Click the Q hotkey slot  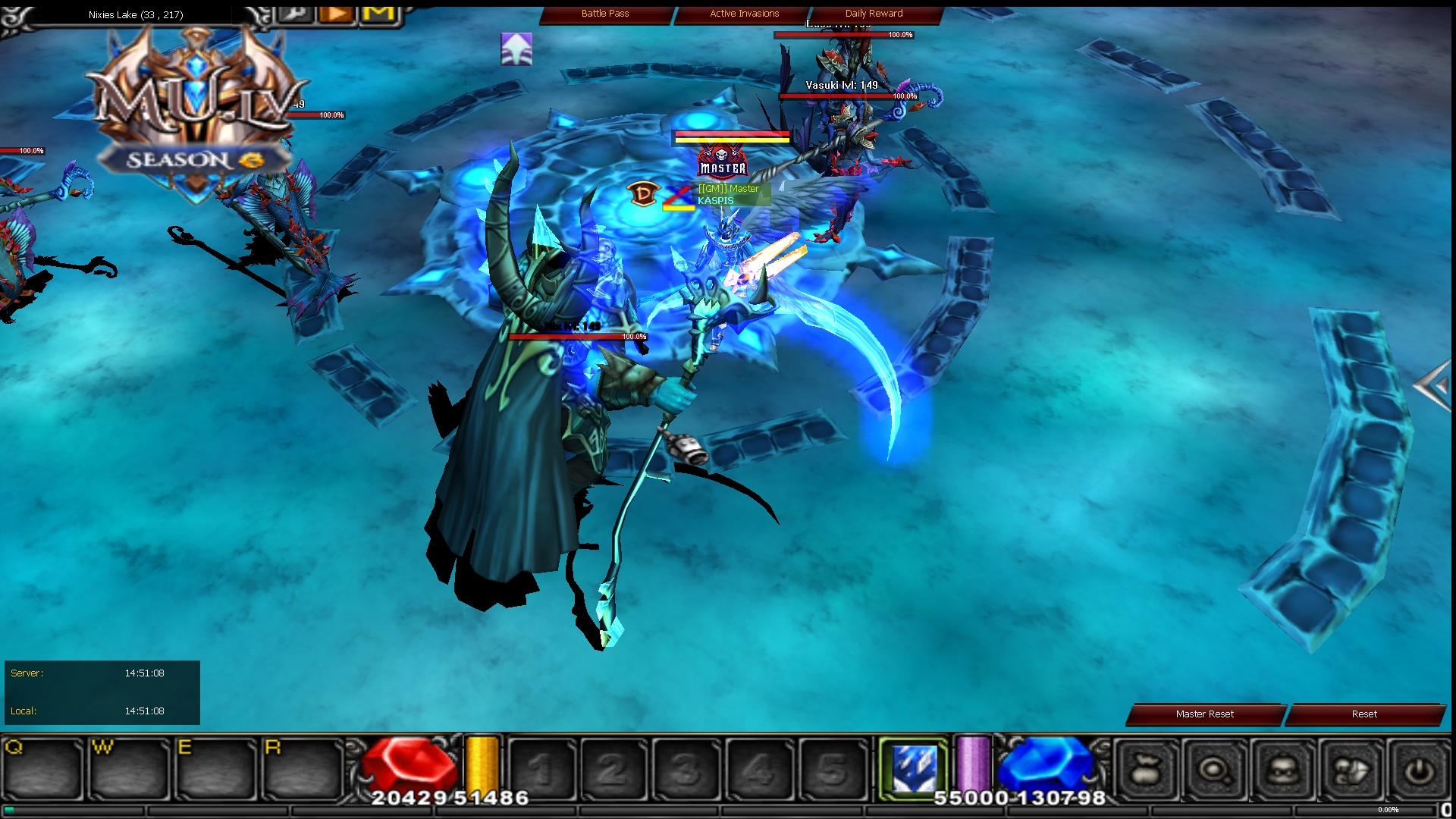[42, 768]
